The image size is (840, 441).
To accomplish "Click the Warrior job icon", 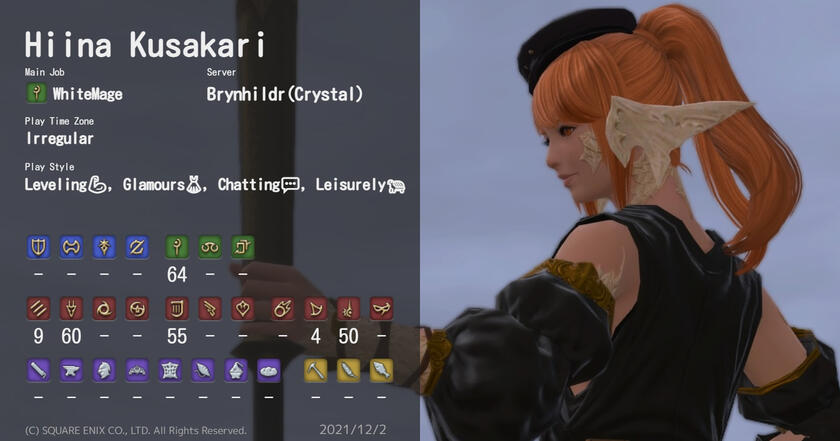I will click(71, 246).
